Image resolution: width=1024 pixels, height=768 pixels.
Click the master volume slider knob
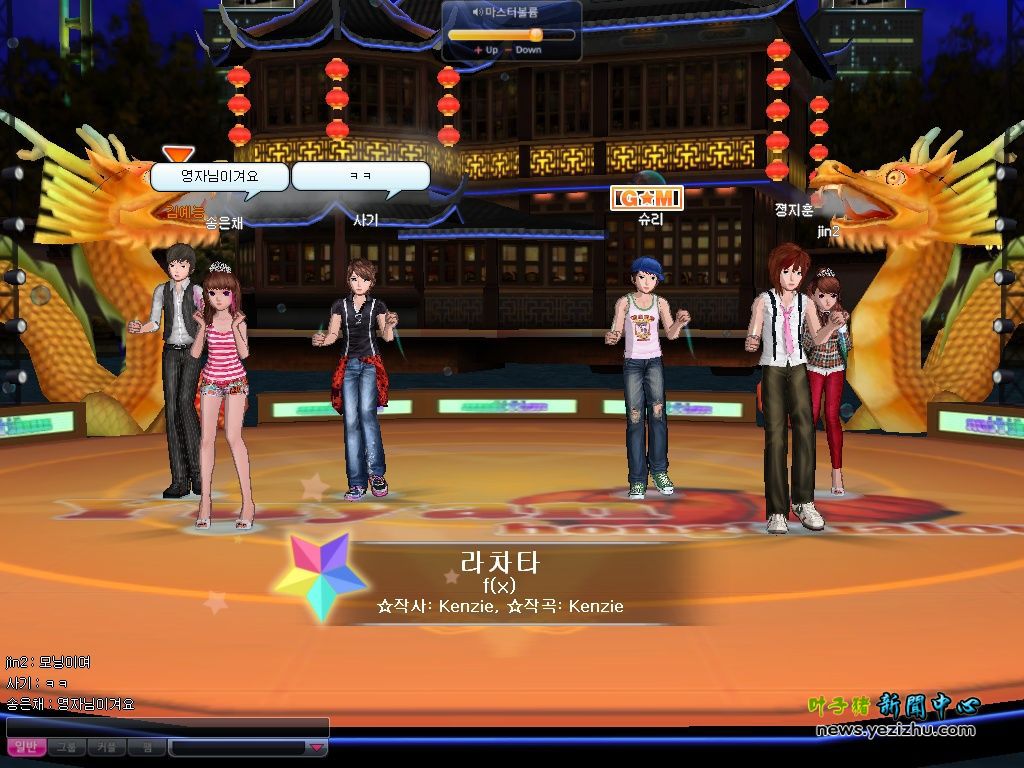pos(536,34)
